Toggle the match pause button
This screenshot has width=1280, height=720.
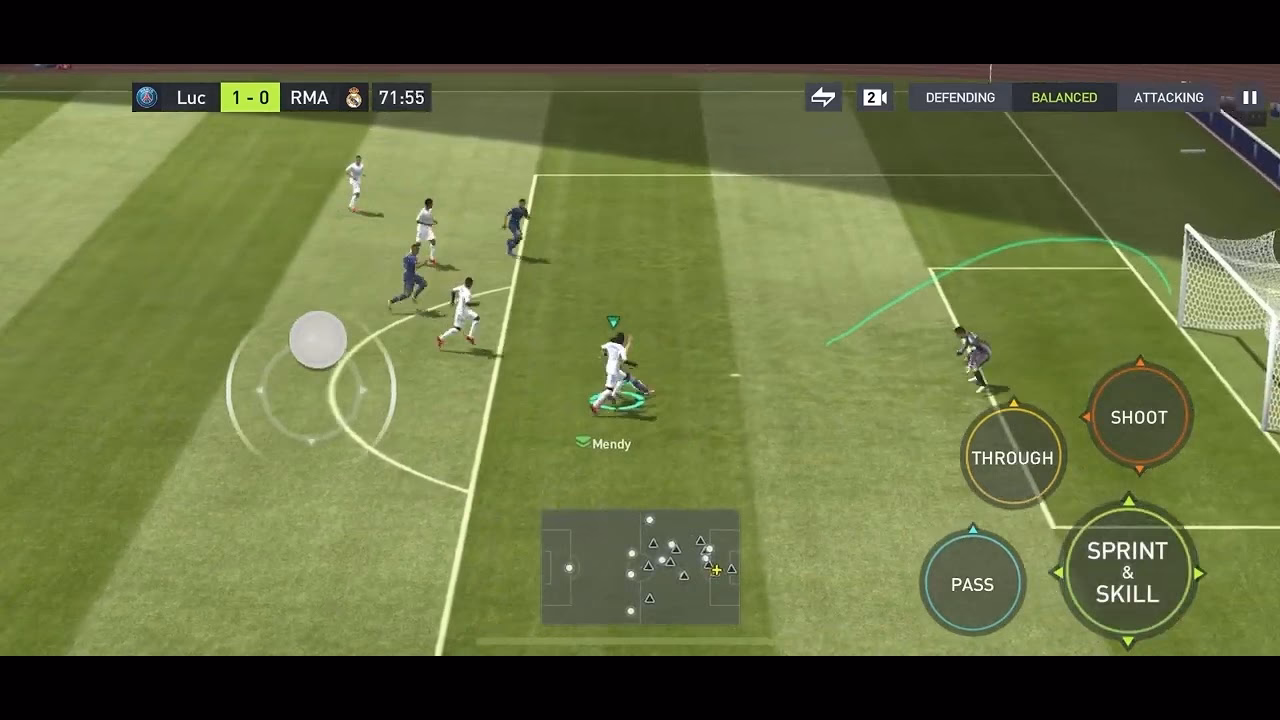coord(1248,97)
